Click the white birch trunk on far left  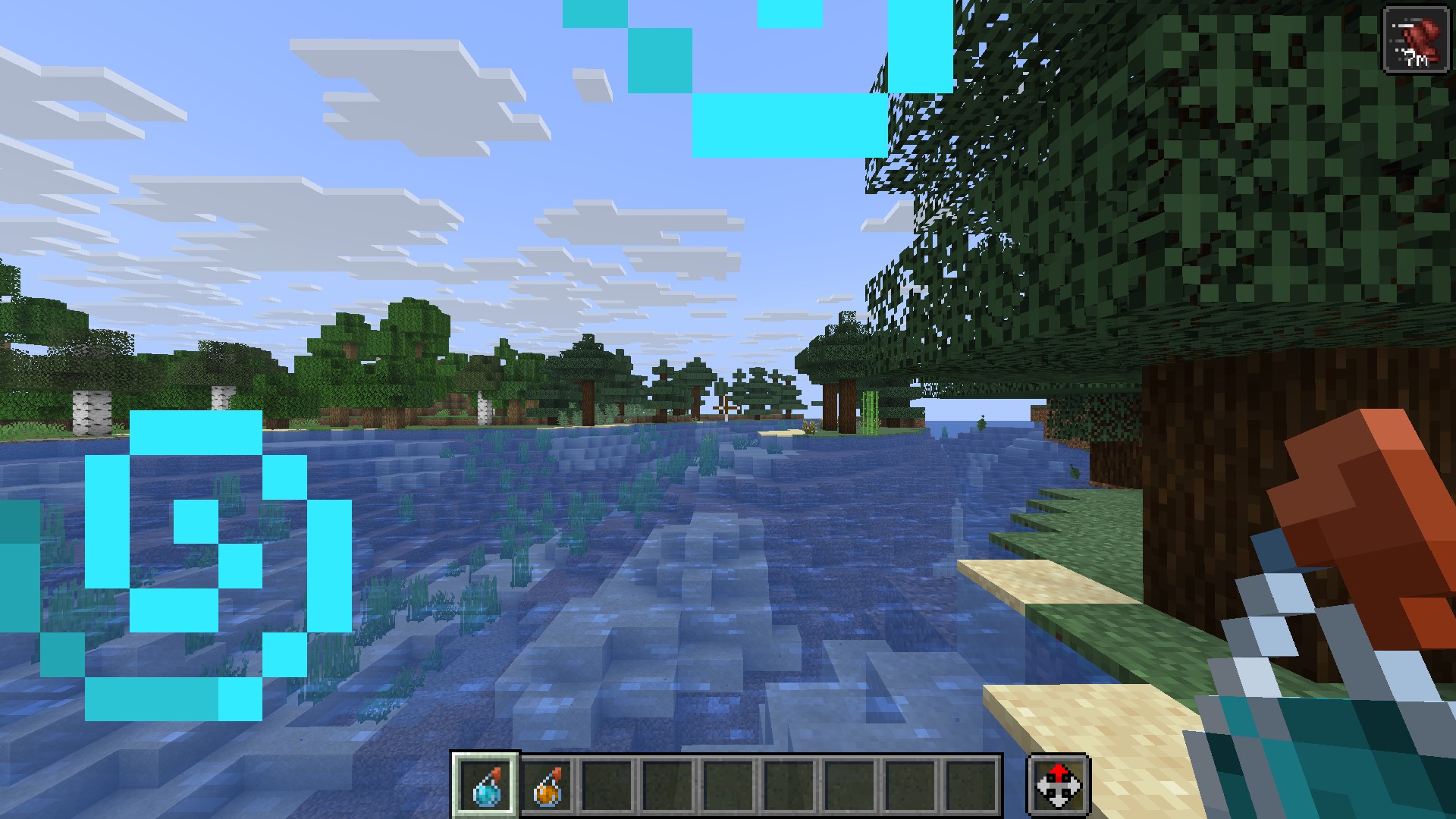pos(91,413)
